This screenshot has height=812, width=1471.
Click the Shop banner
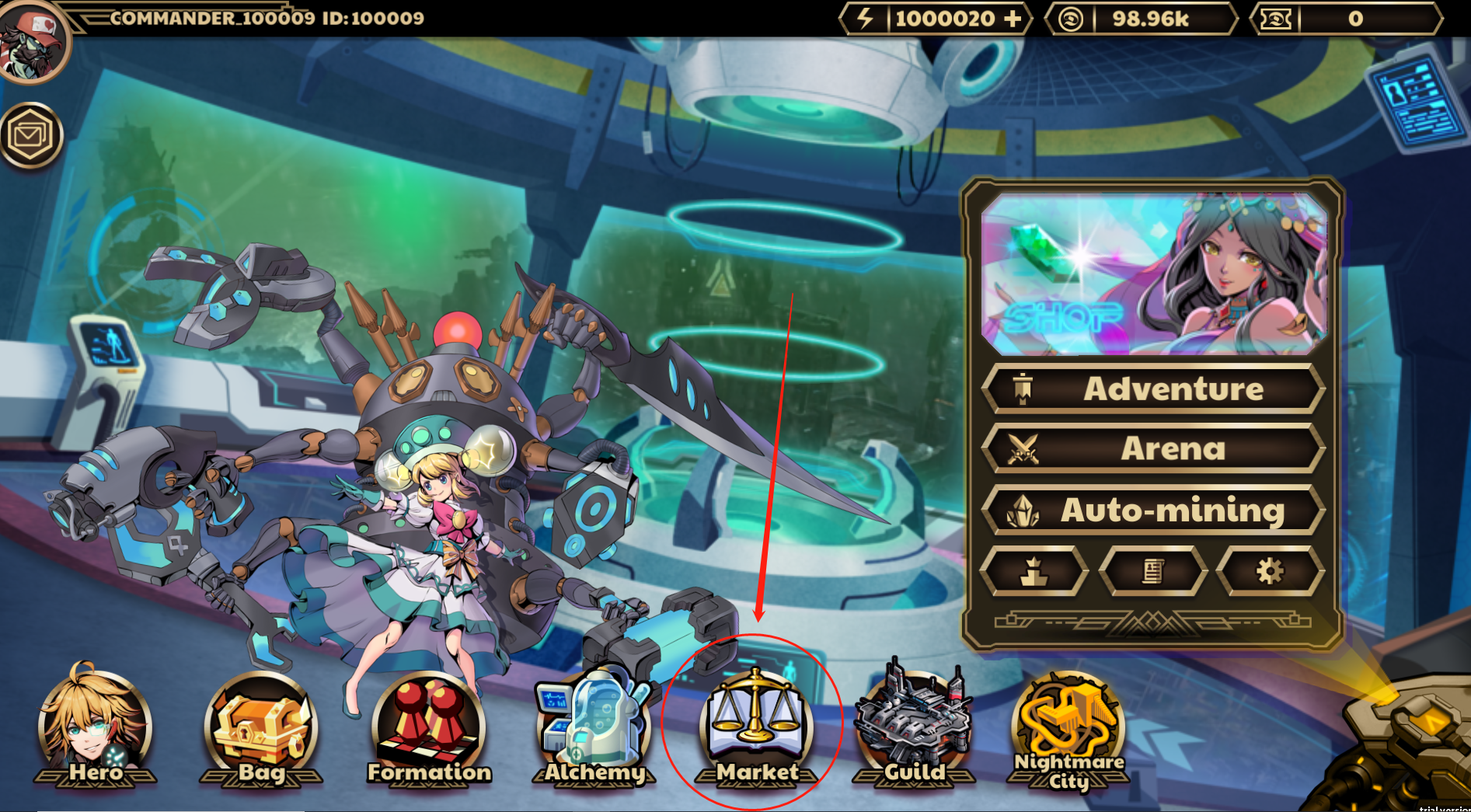tap(1153, 274)
